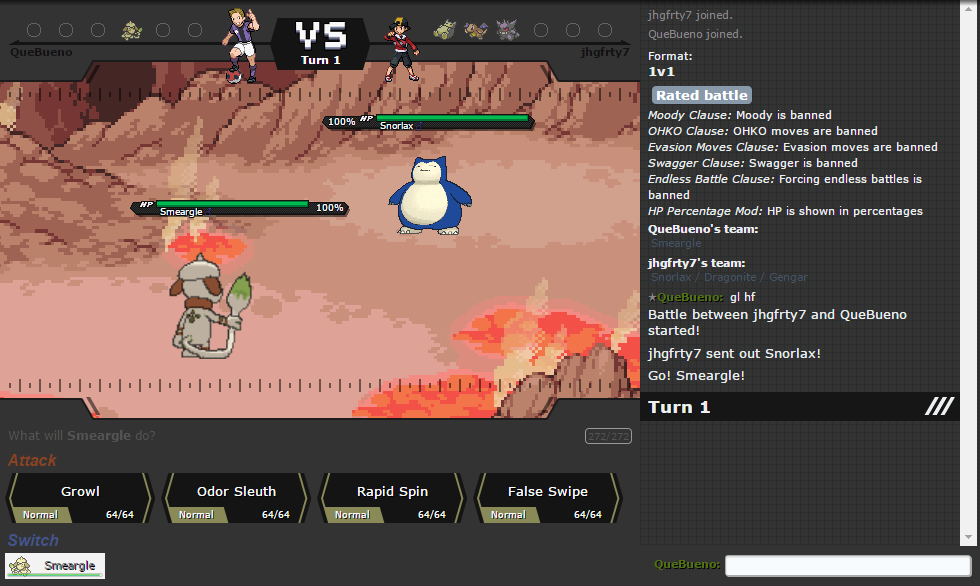Screen dimensions: 980x586
Task: Click the Snorlax team icon in the top bar
Action: pyautogui.click(x=445, y=31)
